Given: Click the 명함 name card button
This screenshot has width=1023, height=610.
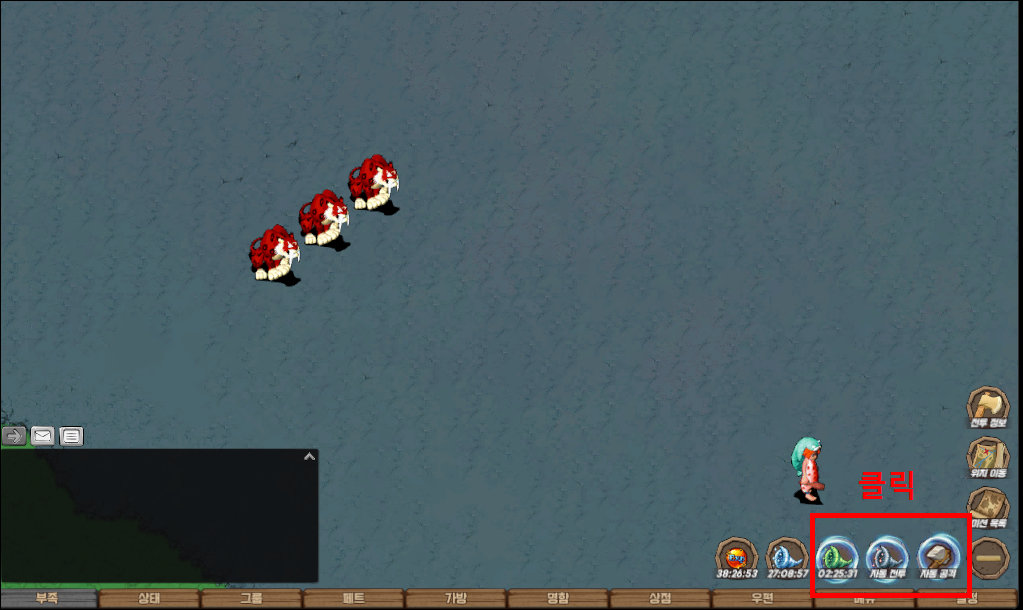Looking at the screenshot, I should [x=557, y=599].
